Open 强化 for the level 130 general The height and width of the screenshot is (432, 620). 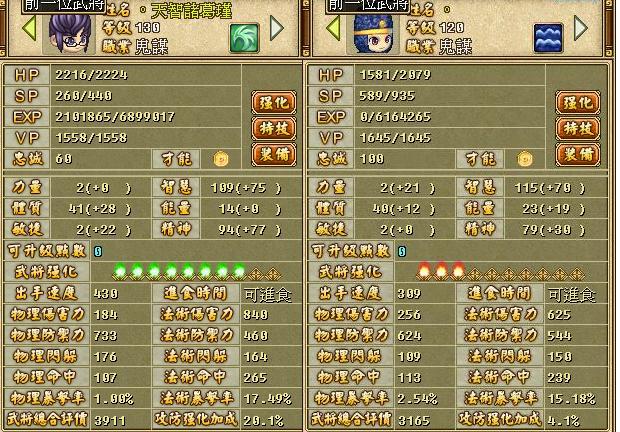click(272, 102)
